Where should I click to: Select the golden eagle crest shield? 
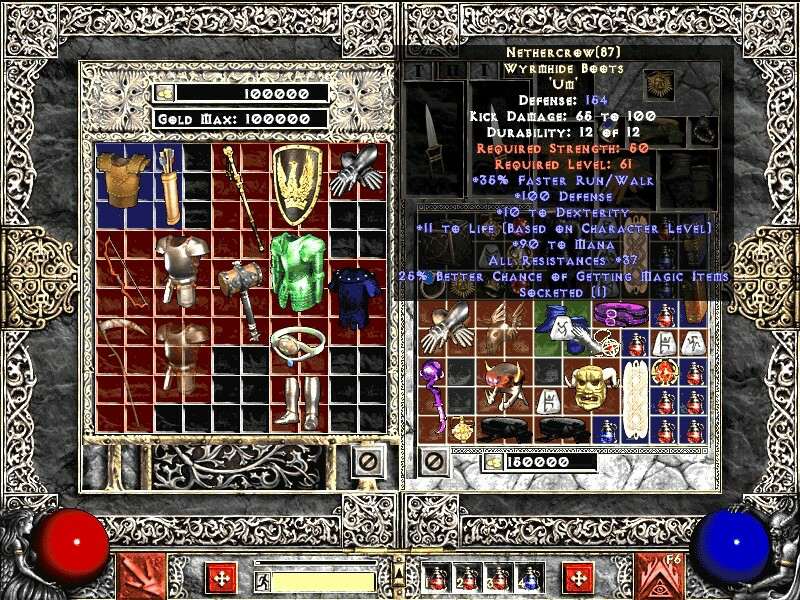pos(297,184)
